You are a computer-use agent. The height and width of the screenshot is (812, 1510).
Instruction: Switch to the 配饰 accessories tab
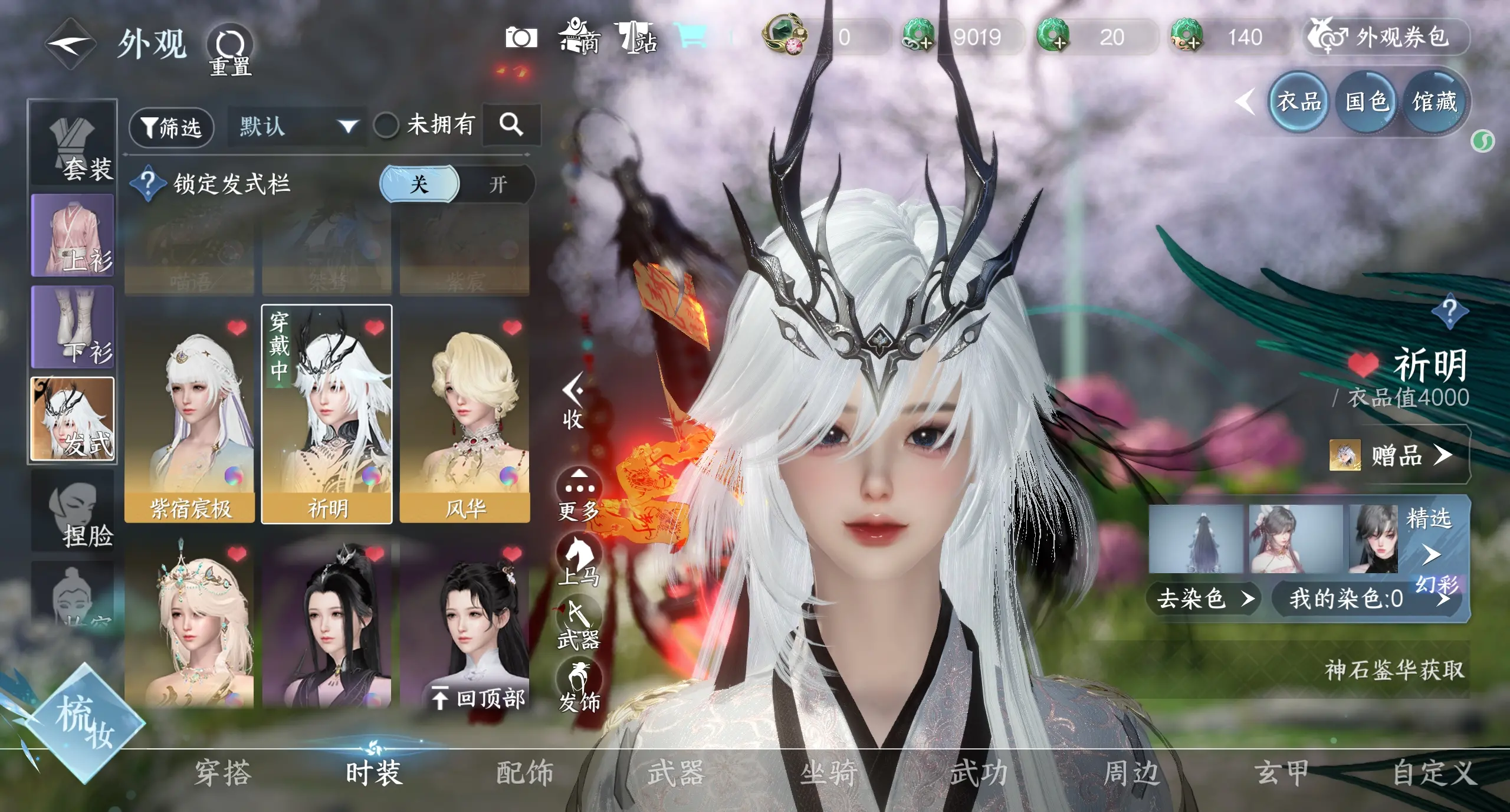coord(524,772)
